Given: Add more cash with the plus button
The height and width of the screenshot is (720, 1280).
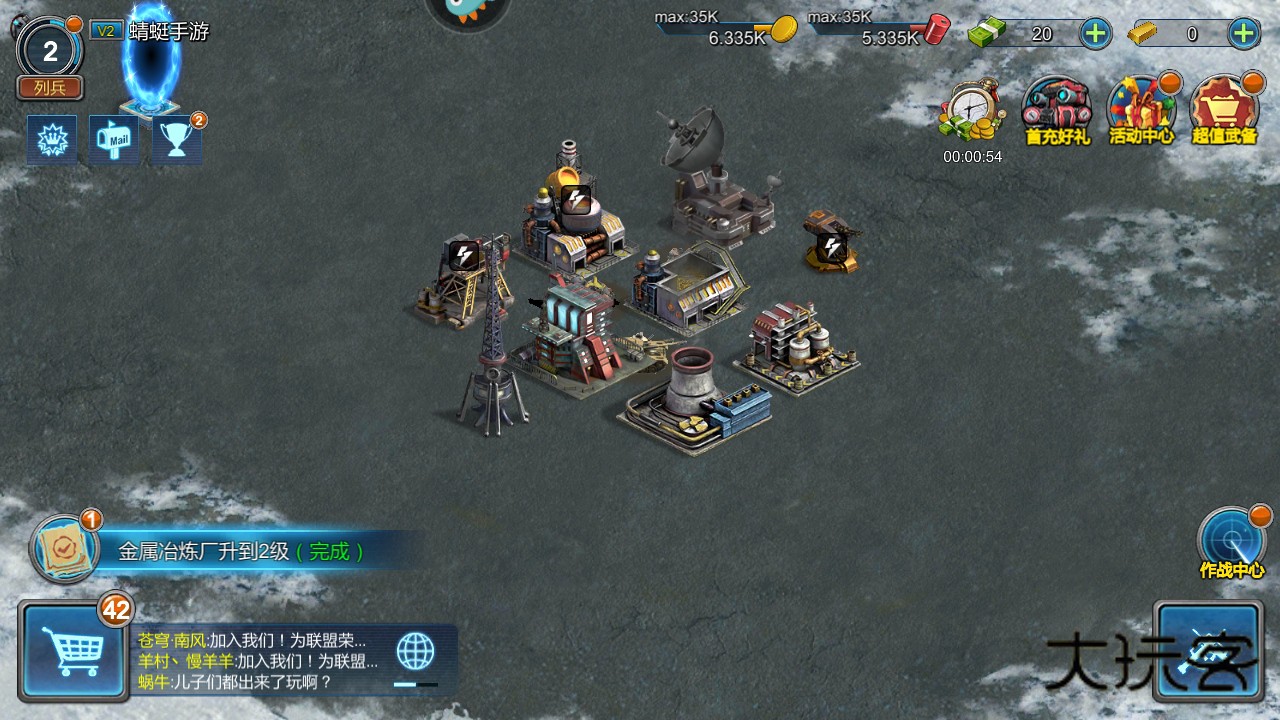Looking at the screenshot, I should (x=1096, y=33).
